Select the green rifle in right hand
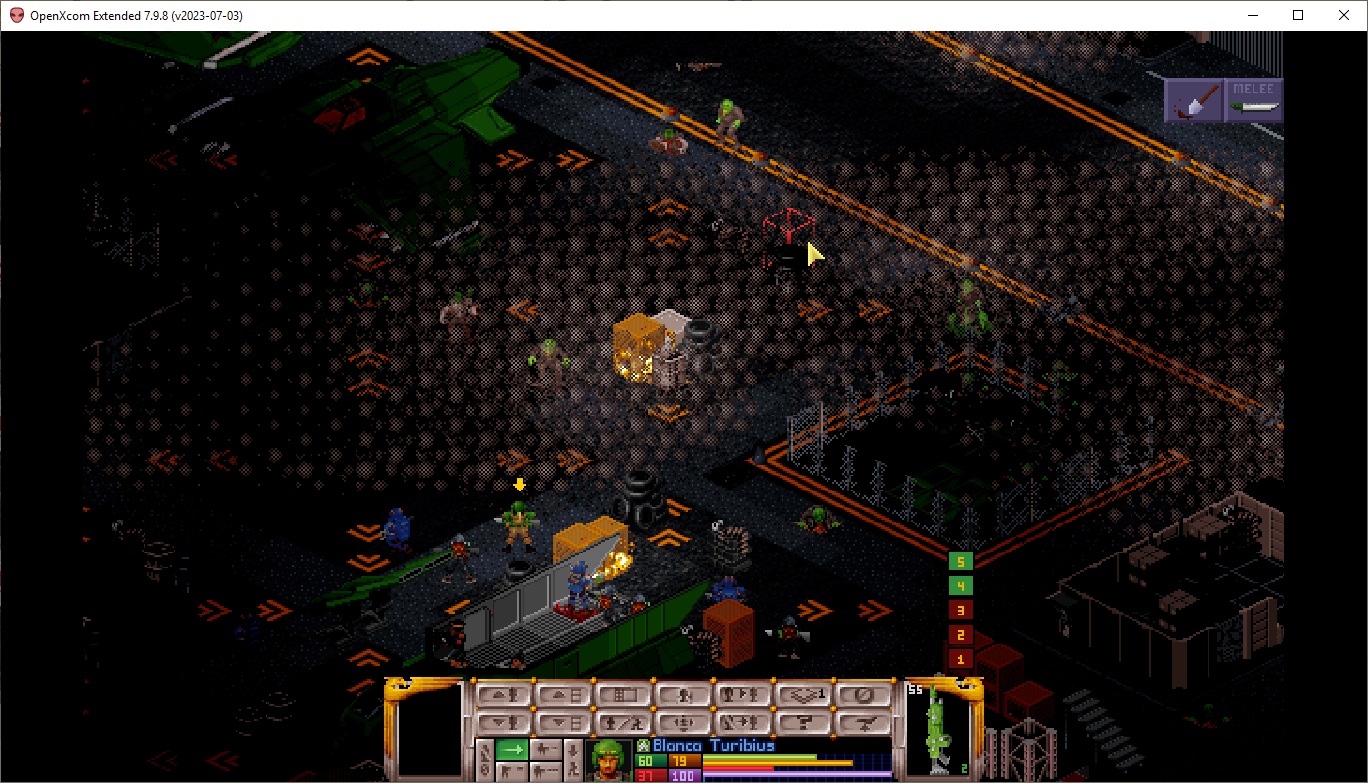The width and height of the screenshot is (1368, 783). click(x=938, y=730)
